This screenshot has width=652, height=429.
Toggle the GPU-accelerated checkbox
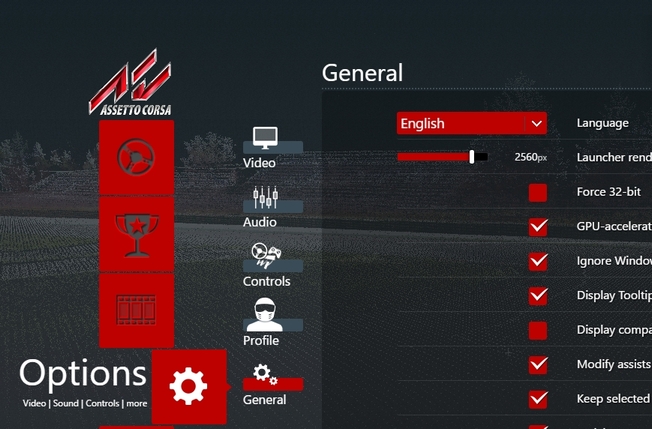pyautogui.click(x=538, y=227)
